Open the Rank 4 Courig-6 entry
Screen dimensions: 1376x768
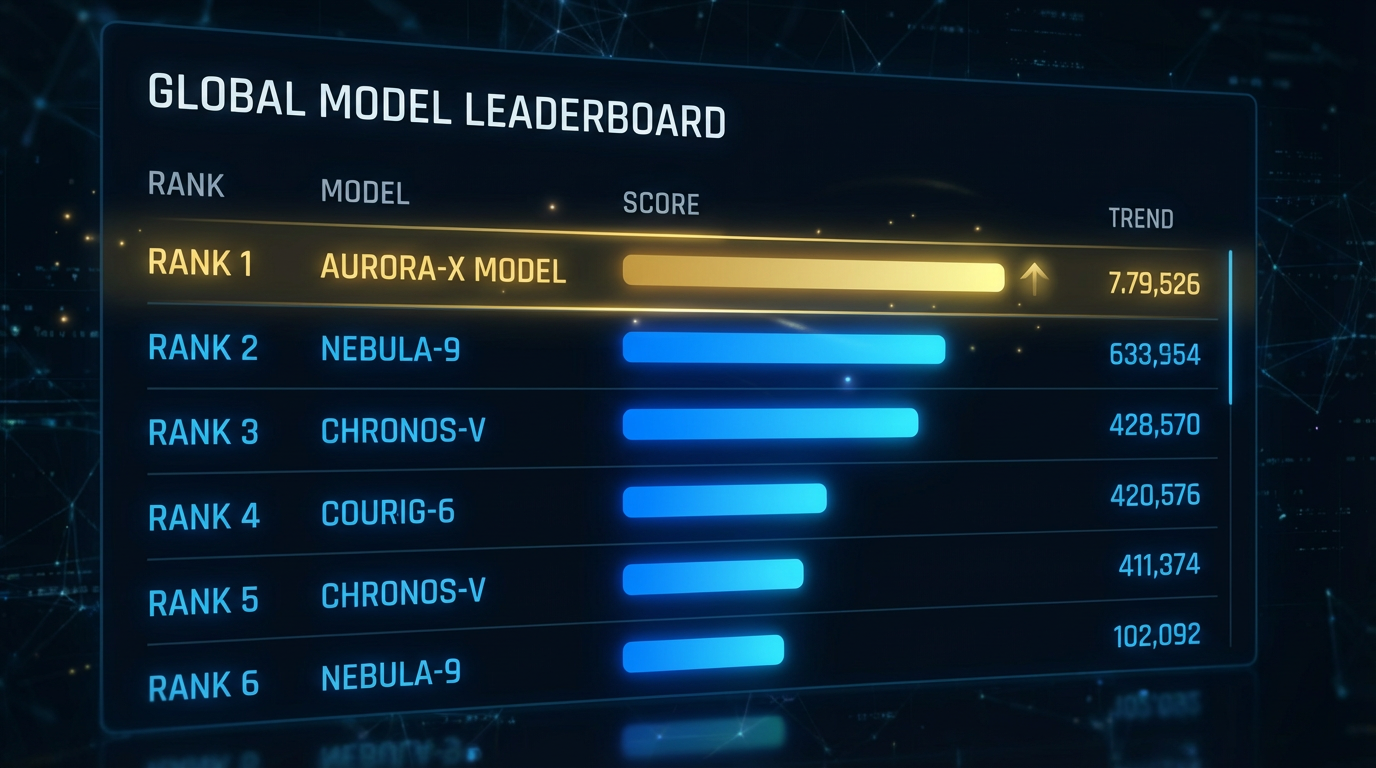coord(388,513)
